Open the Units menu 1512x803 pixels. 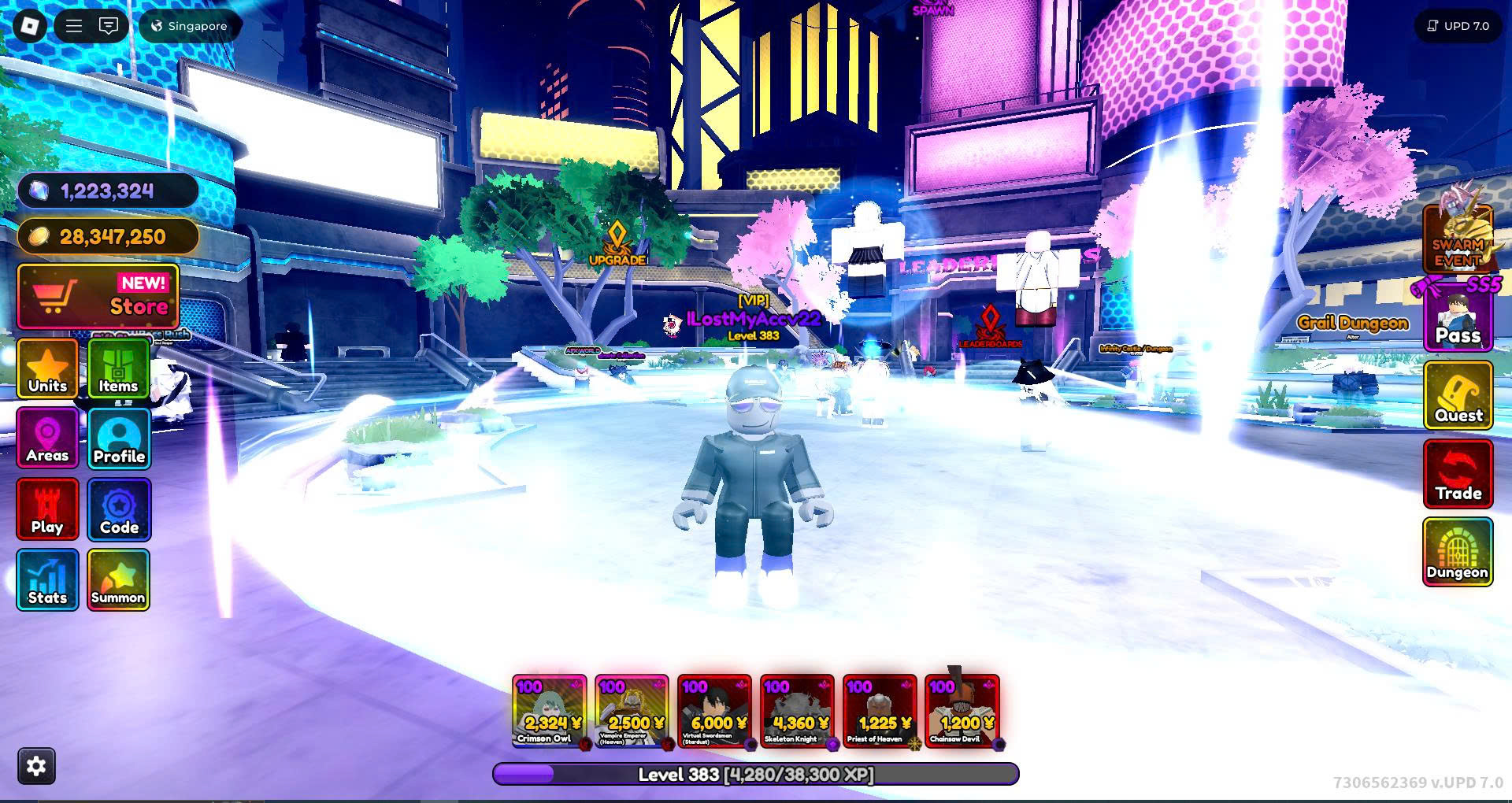point(47,368)
